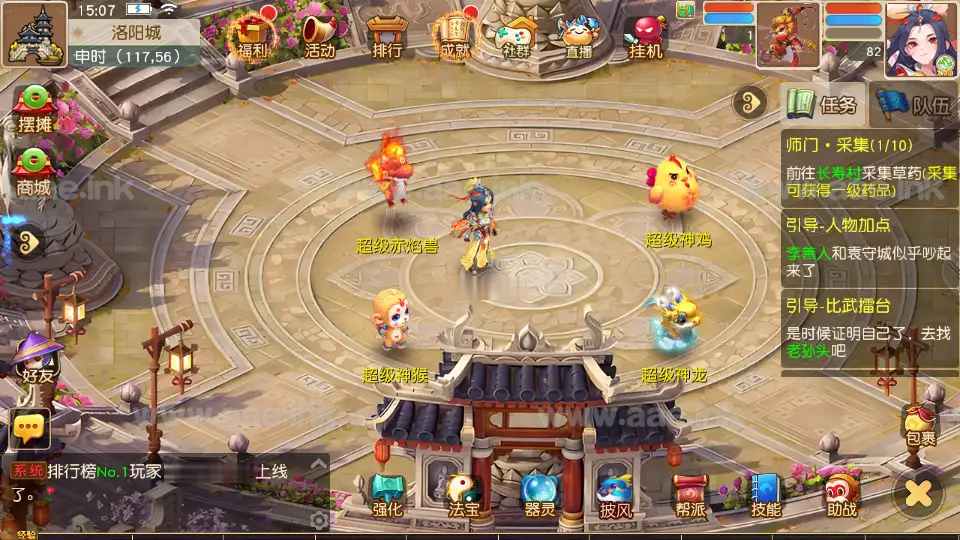Open the 社群 community icon
This screenshot has height=540, width=960.
pos(516,36)
